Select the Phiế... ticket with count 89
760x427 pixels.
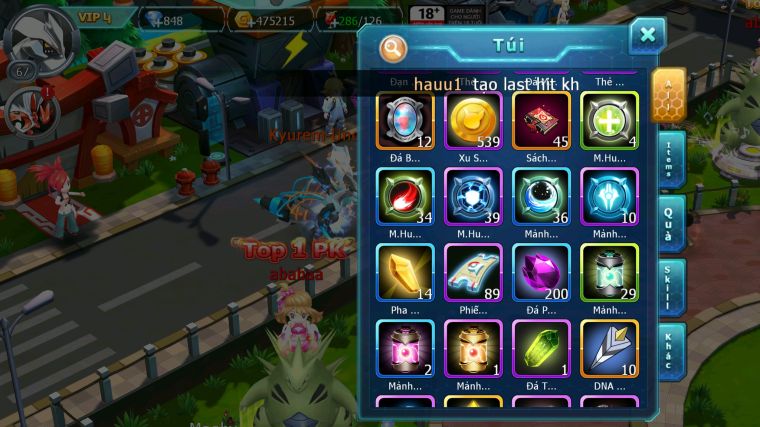click(x=474, y=272)
